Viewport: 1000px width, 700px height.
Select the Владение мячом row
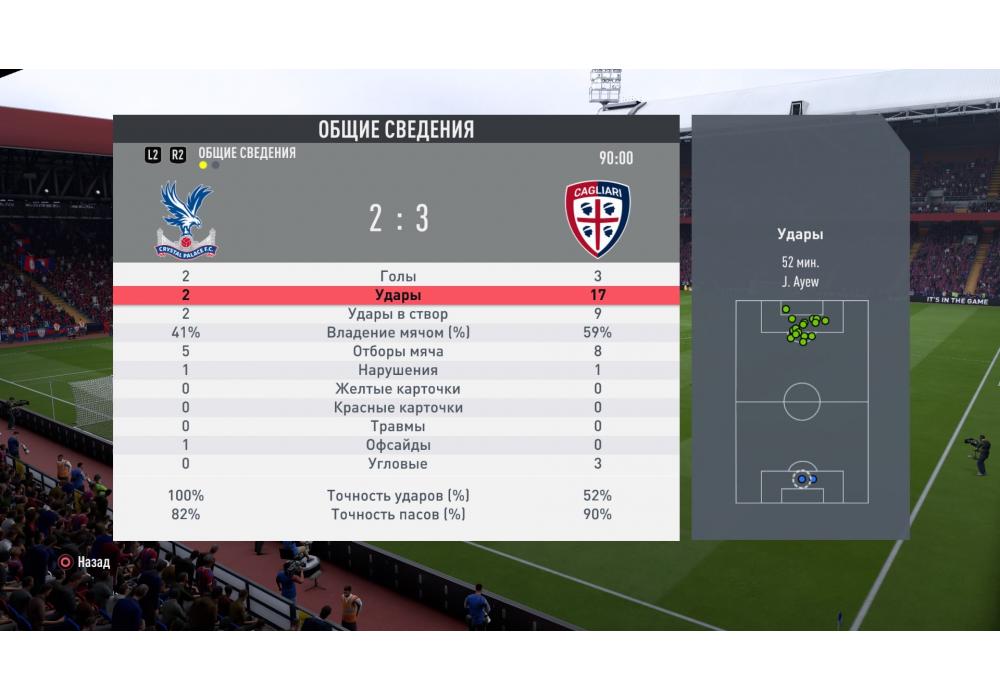(398, 333)
